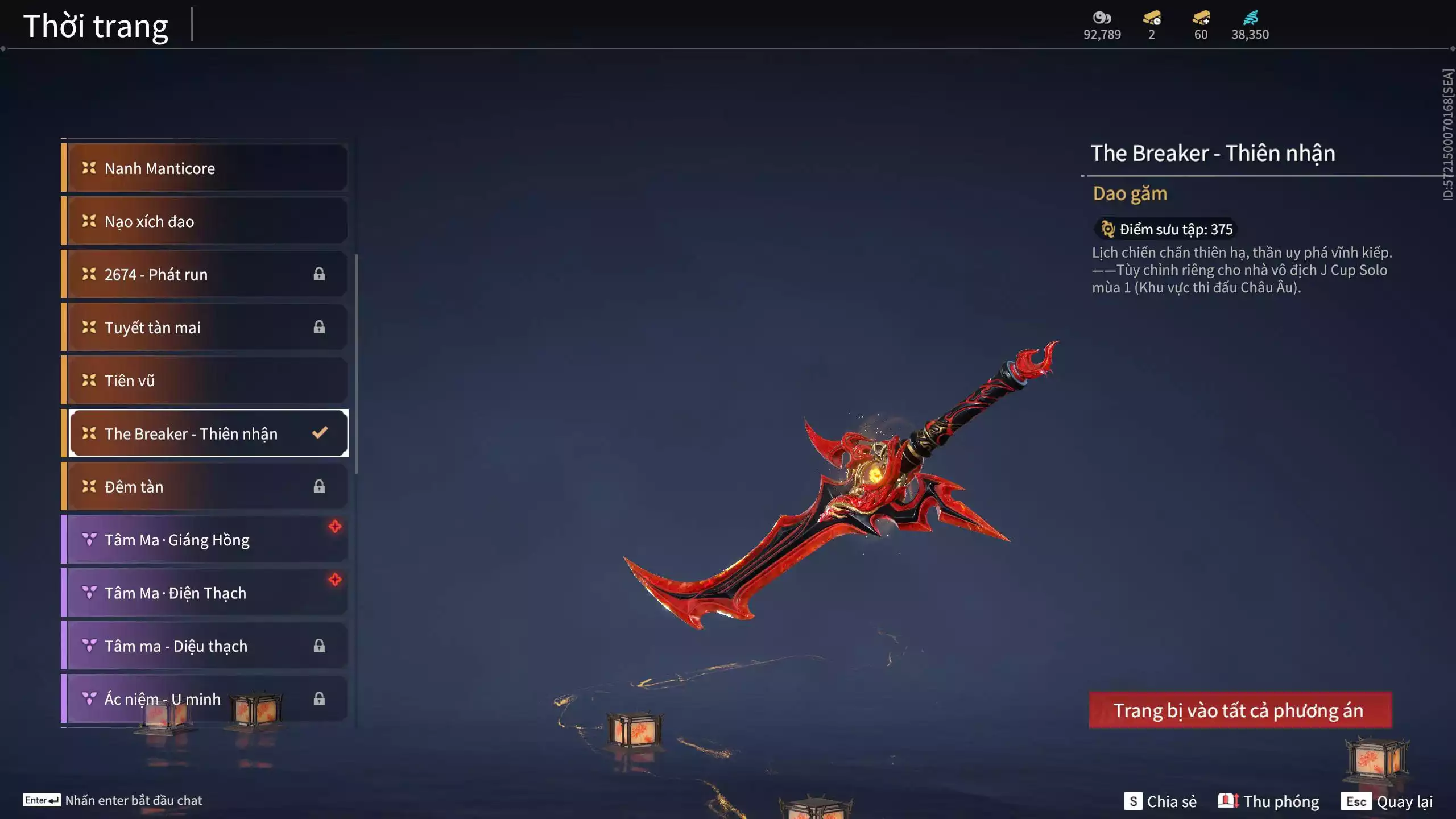The height and width of the screenshot is (819, 1456).
Task: Click The Breaker - Thiên nhận list entry
Action: [x=205, y=433]
